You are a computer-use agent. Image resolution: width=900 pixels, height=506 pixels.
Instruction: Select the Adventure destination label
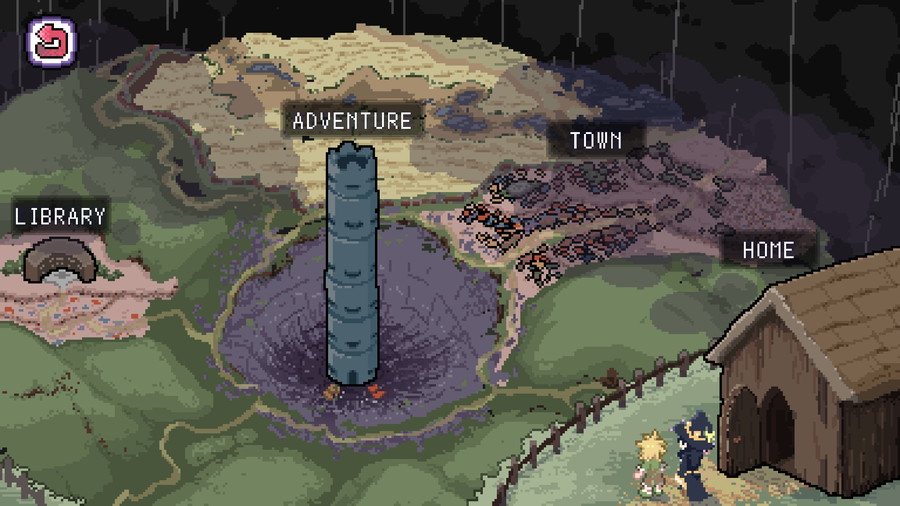coord(352,121)
